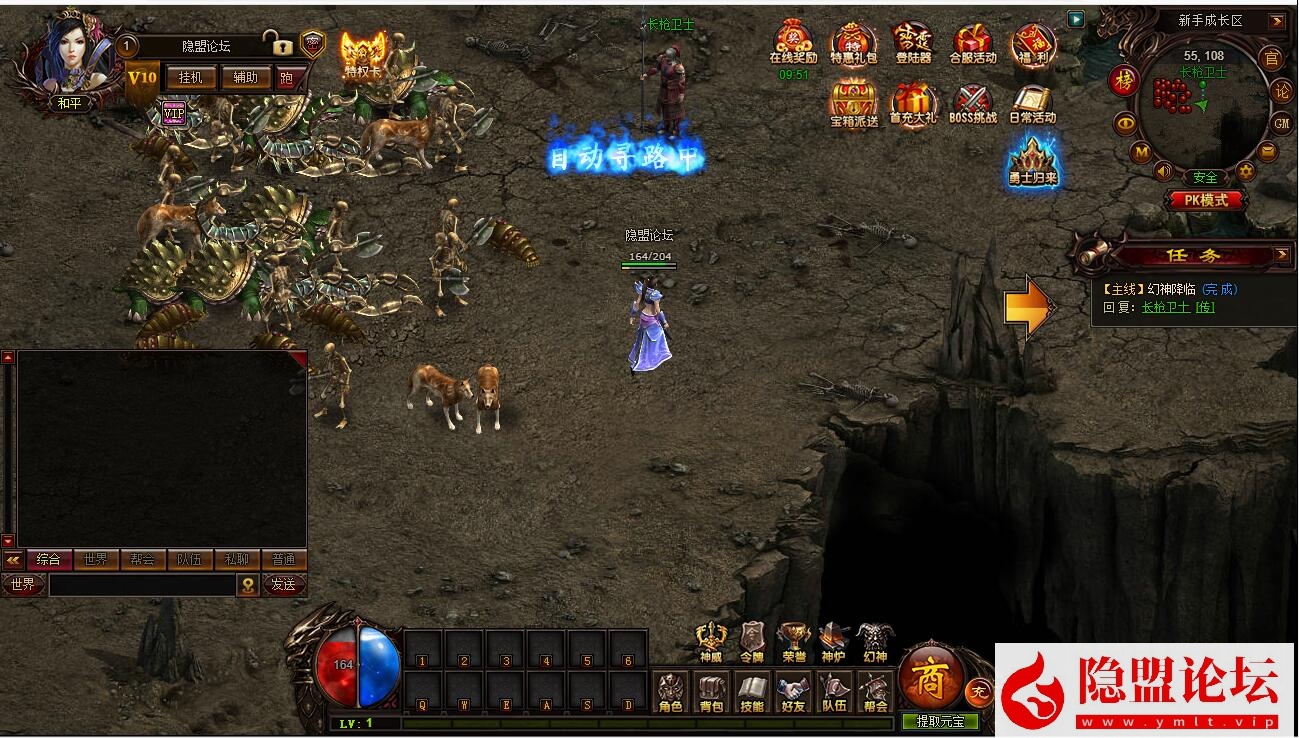1299x738 pixels.
Task: Focus the chat message input field
Action: [x=142, y=585]
